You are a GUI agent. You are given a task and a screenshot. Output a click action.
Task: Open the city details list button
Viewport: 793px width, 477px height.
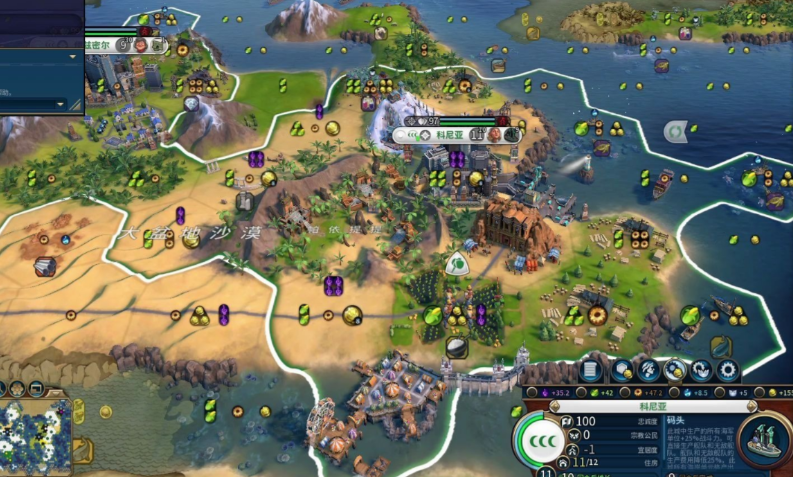coord(590,369)
